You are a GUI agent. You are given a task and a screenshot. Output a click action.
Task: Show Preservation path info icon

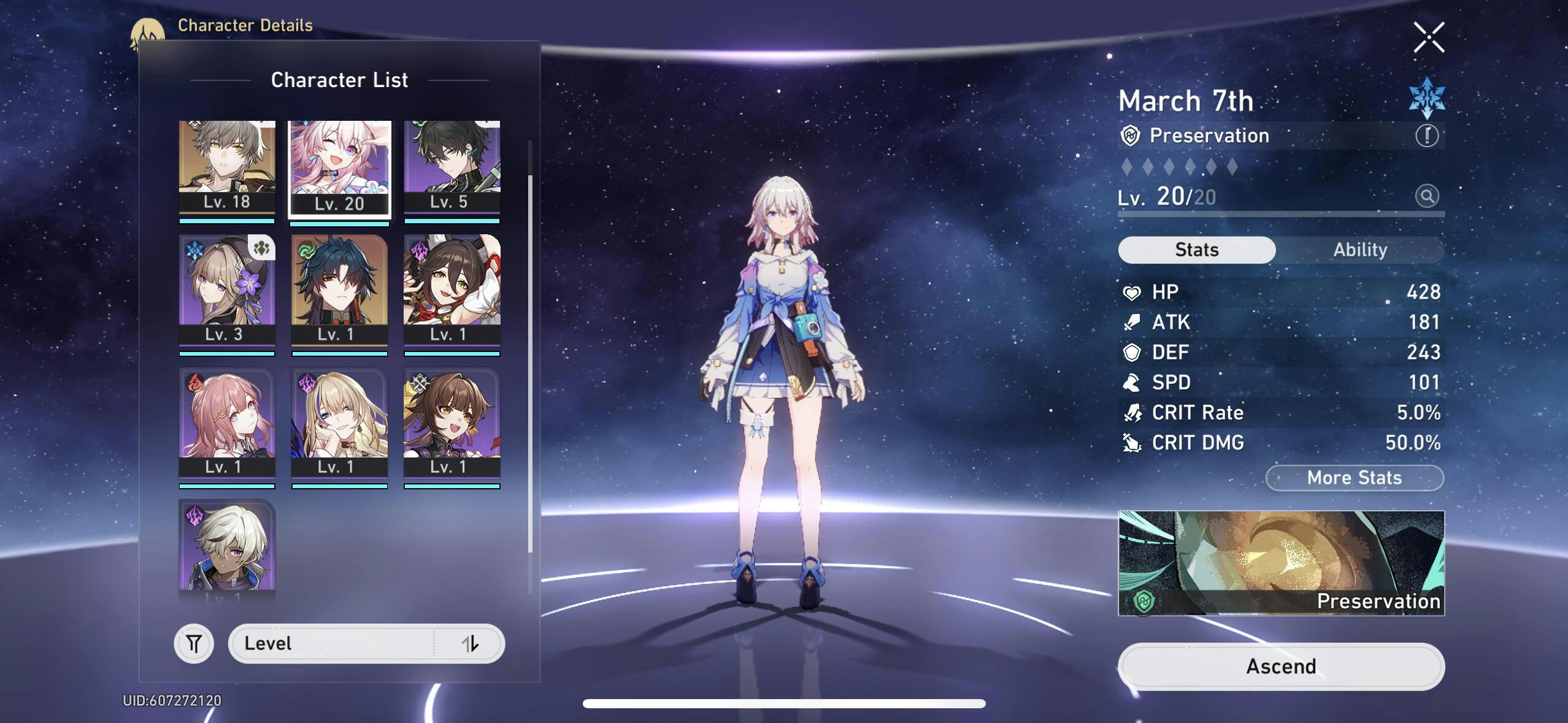[x=1426, y=136]
